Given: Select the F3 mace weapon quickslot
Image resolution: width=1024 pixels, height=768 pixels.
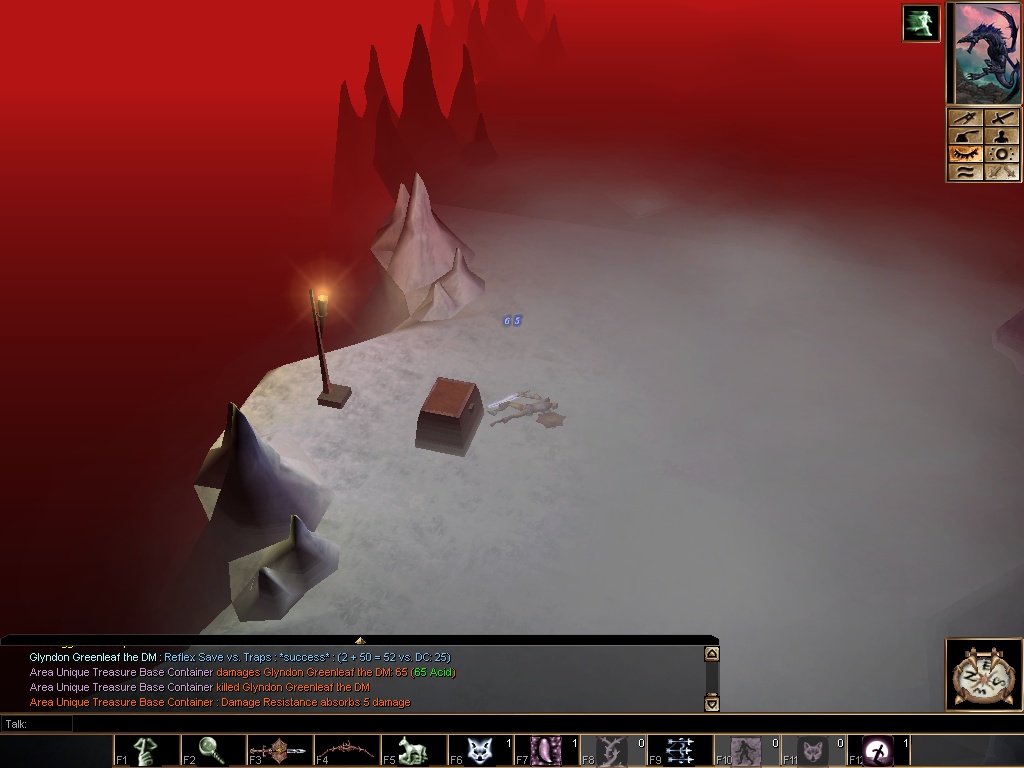Looking at the screenshot, I should 279,751.
